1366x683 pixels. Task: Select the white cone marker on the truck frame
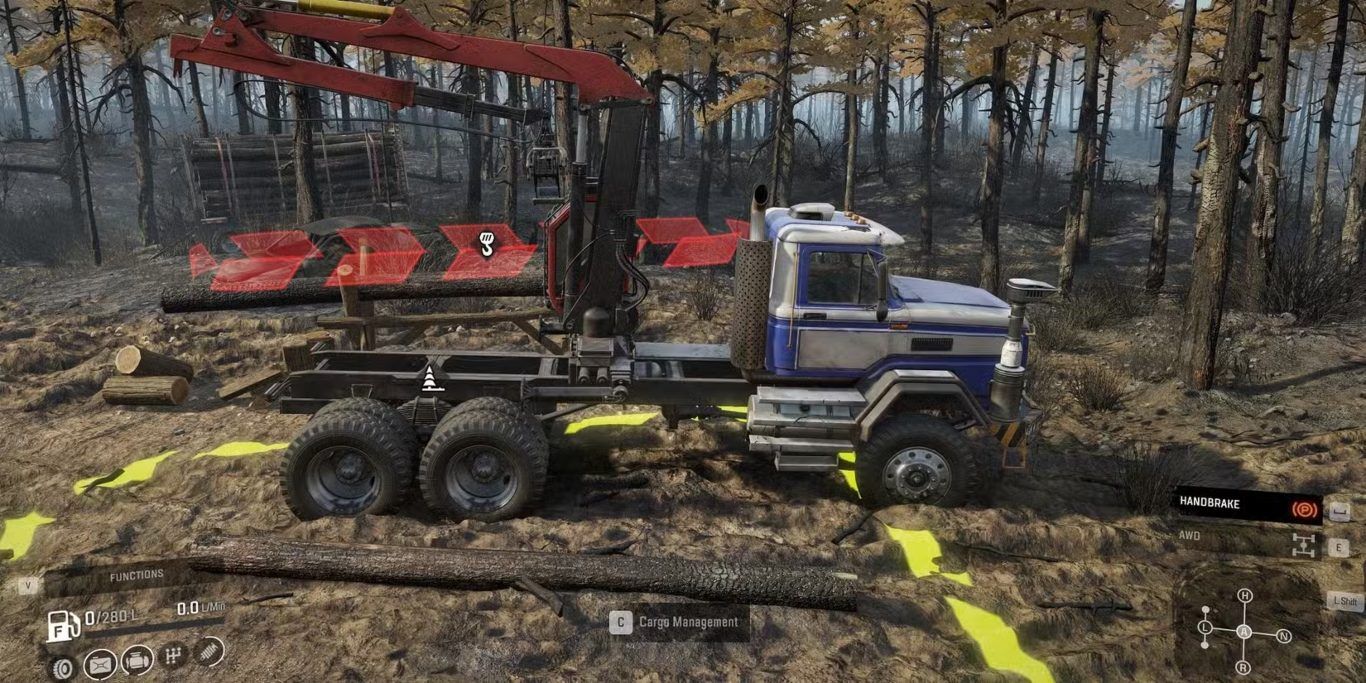(x=431, y=378)
